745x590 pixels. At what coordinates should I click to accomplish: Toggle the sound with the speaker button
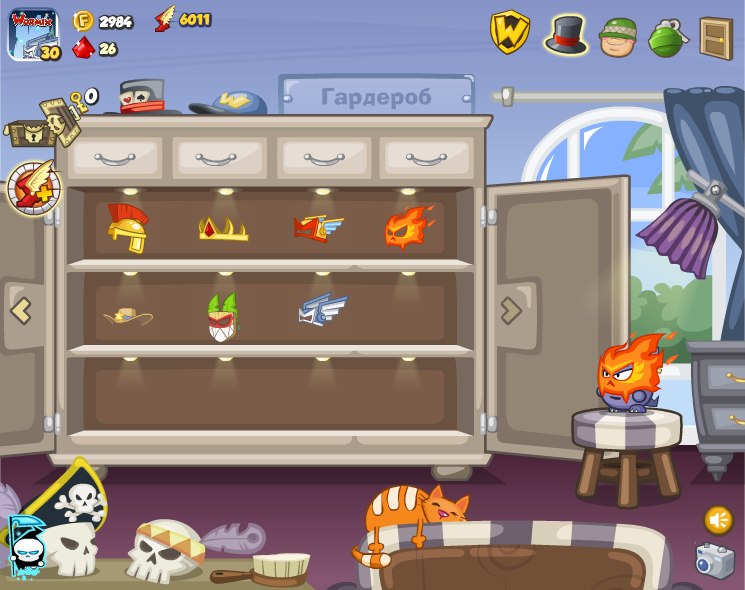[x=718, y=519]
